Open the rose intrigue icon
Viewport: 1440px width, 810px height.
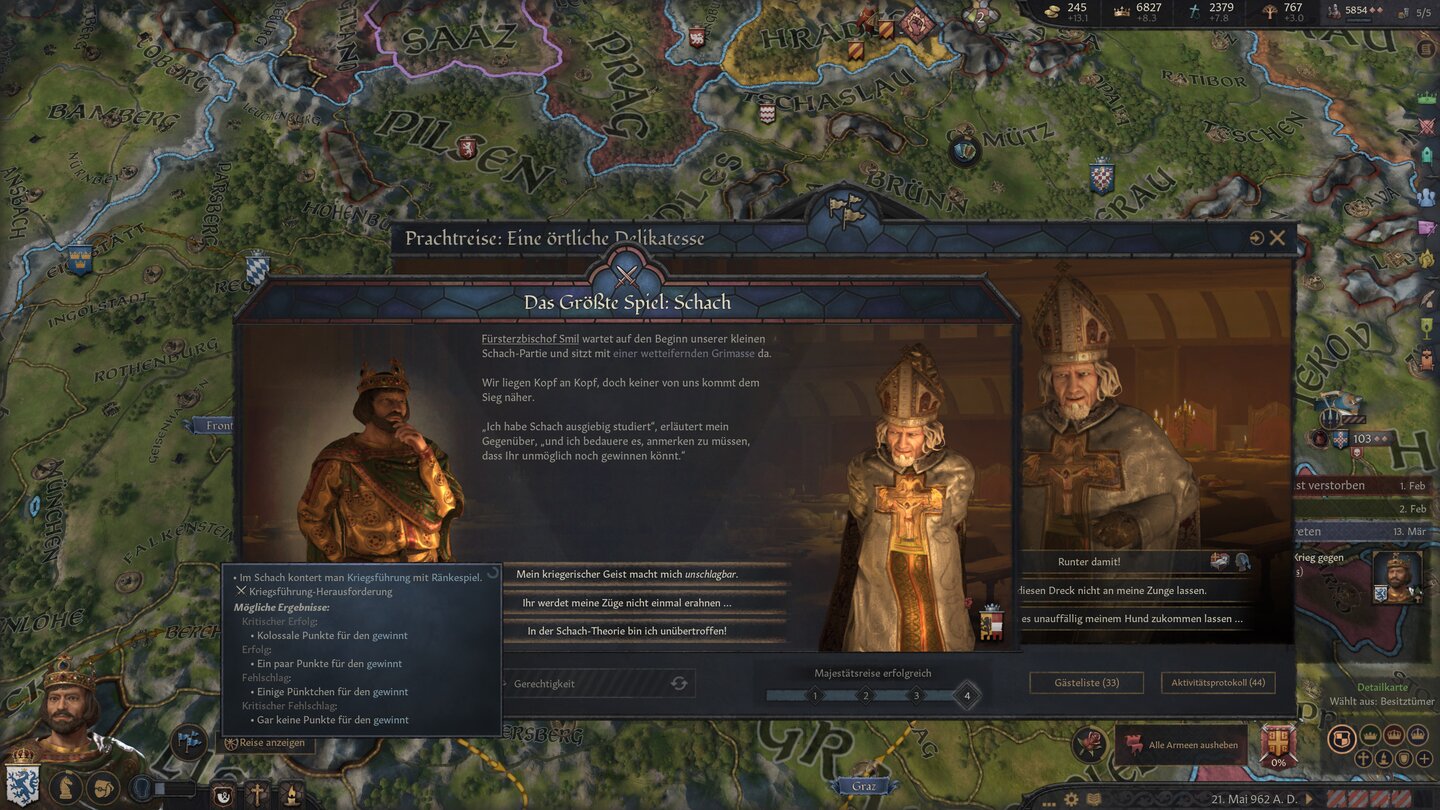(x=1089, y=745)
